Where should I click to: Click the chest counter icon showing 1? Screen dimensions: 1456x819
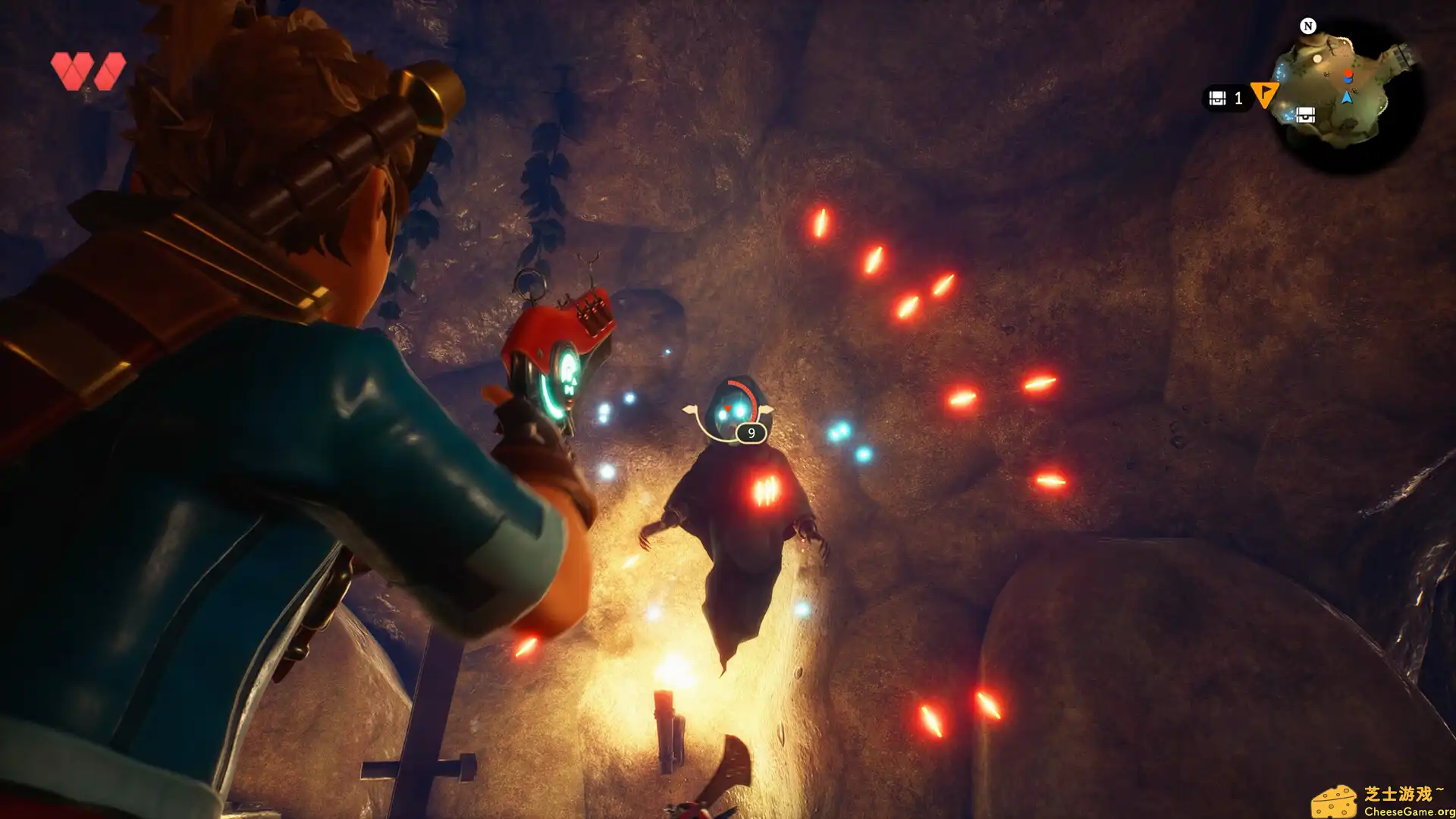(1216, 98)
